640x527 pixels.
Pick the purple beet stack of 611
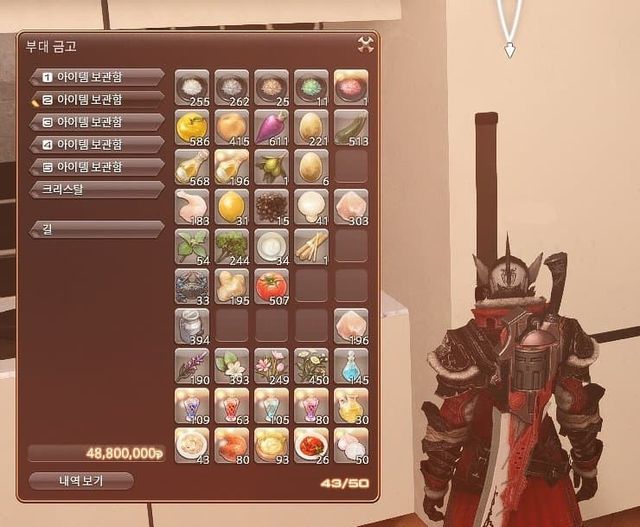tap(271, 126)
